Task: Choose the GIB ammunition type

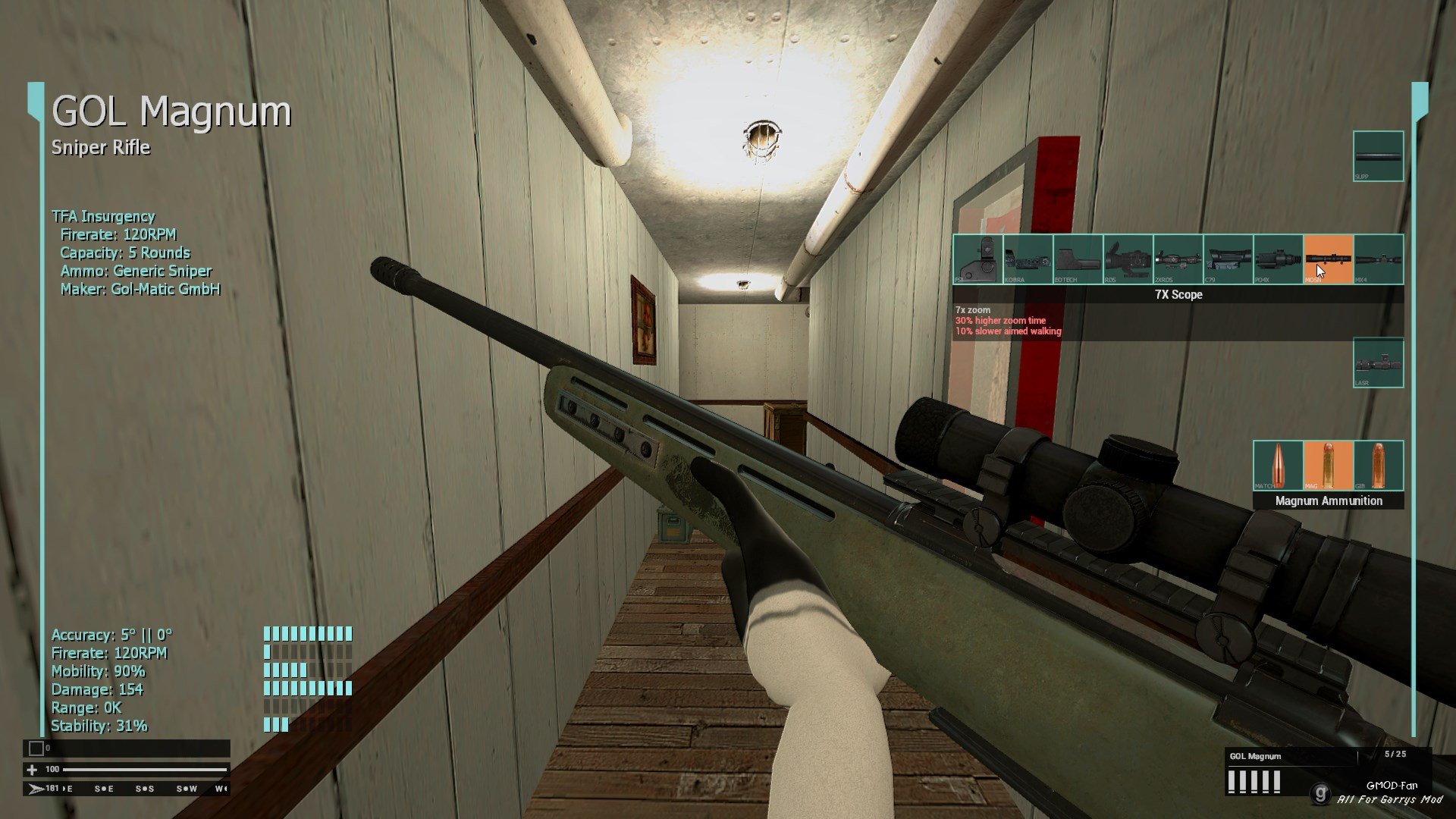Action: tap(1378, 466)
